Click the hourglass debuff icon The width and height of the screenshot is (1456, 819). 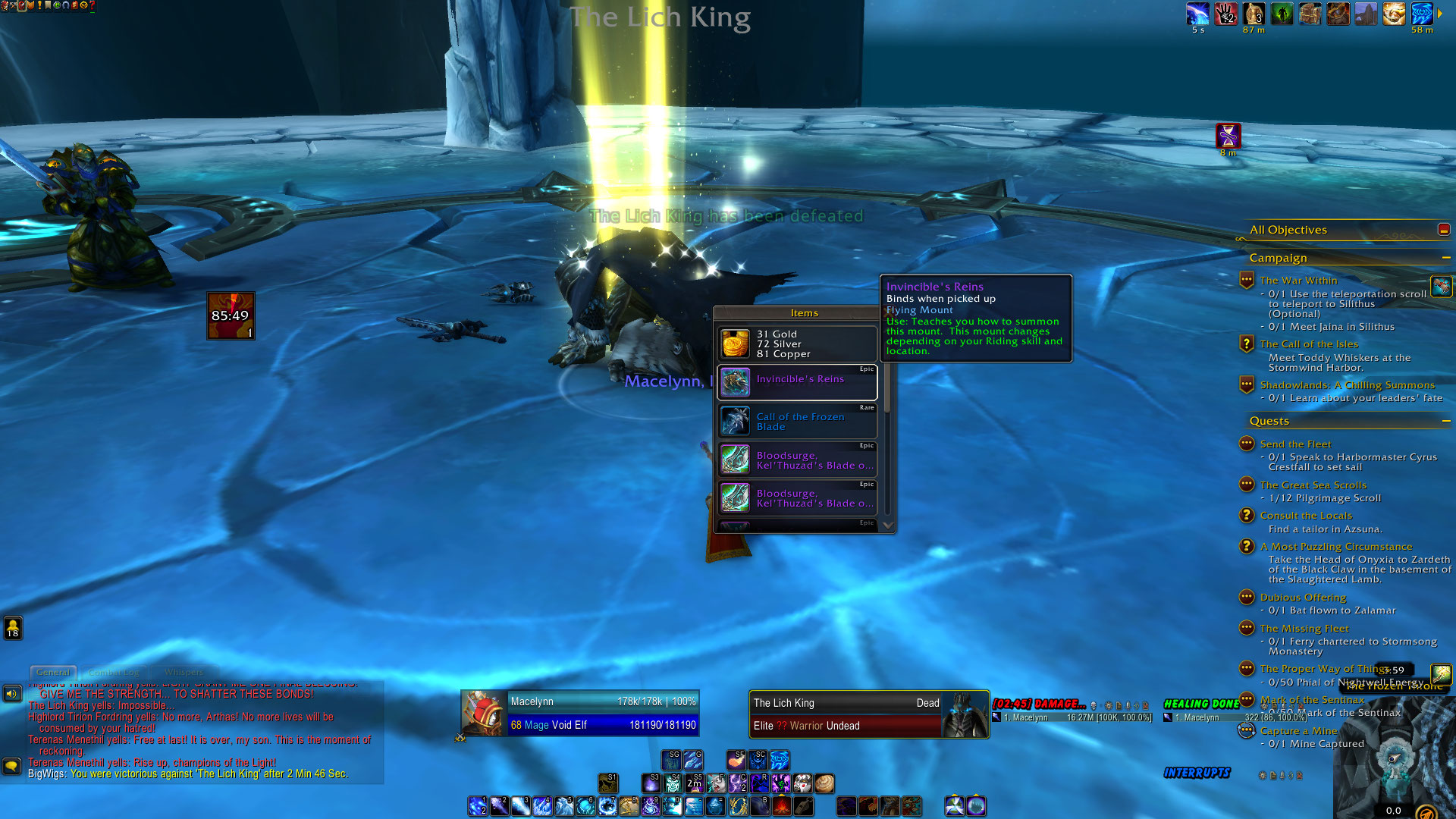tap(1228, 135)
